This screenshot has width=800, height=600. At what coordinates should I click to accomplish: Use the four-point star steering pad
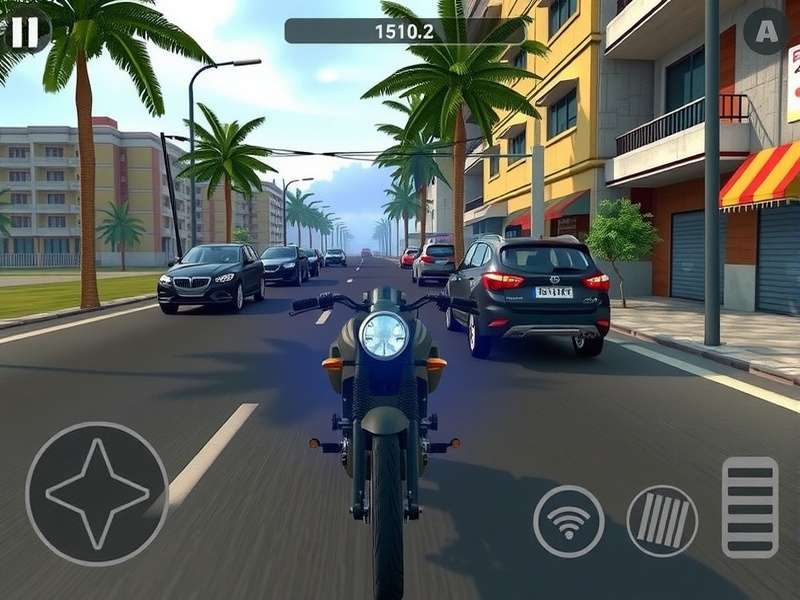click(97, 494)
